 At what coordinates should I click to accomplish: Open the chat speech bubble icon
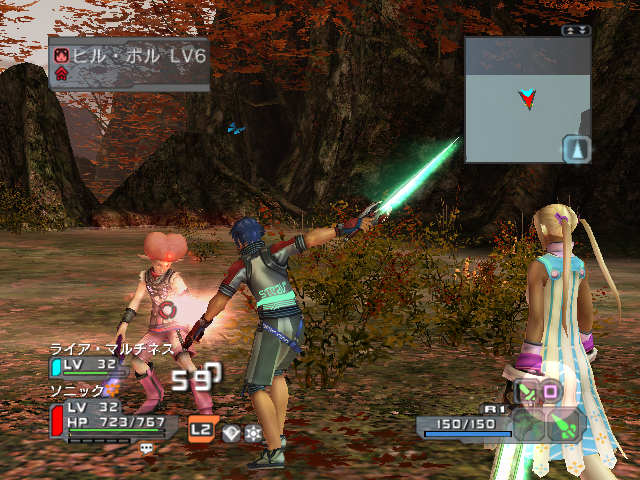tap(147, 449)
